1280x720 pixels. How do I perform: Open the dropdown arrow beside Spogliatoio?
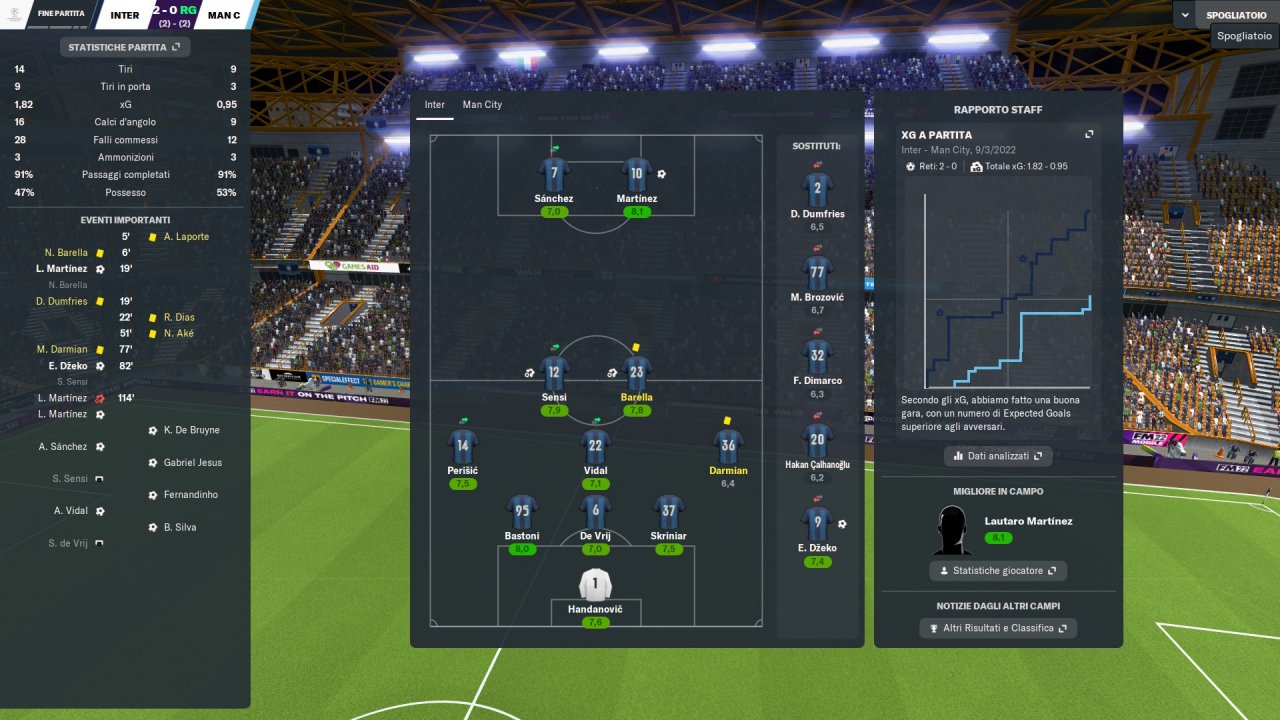(x=1186, y=15)
